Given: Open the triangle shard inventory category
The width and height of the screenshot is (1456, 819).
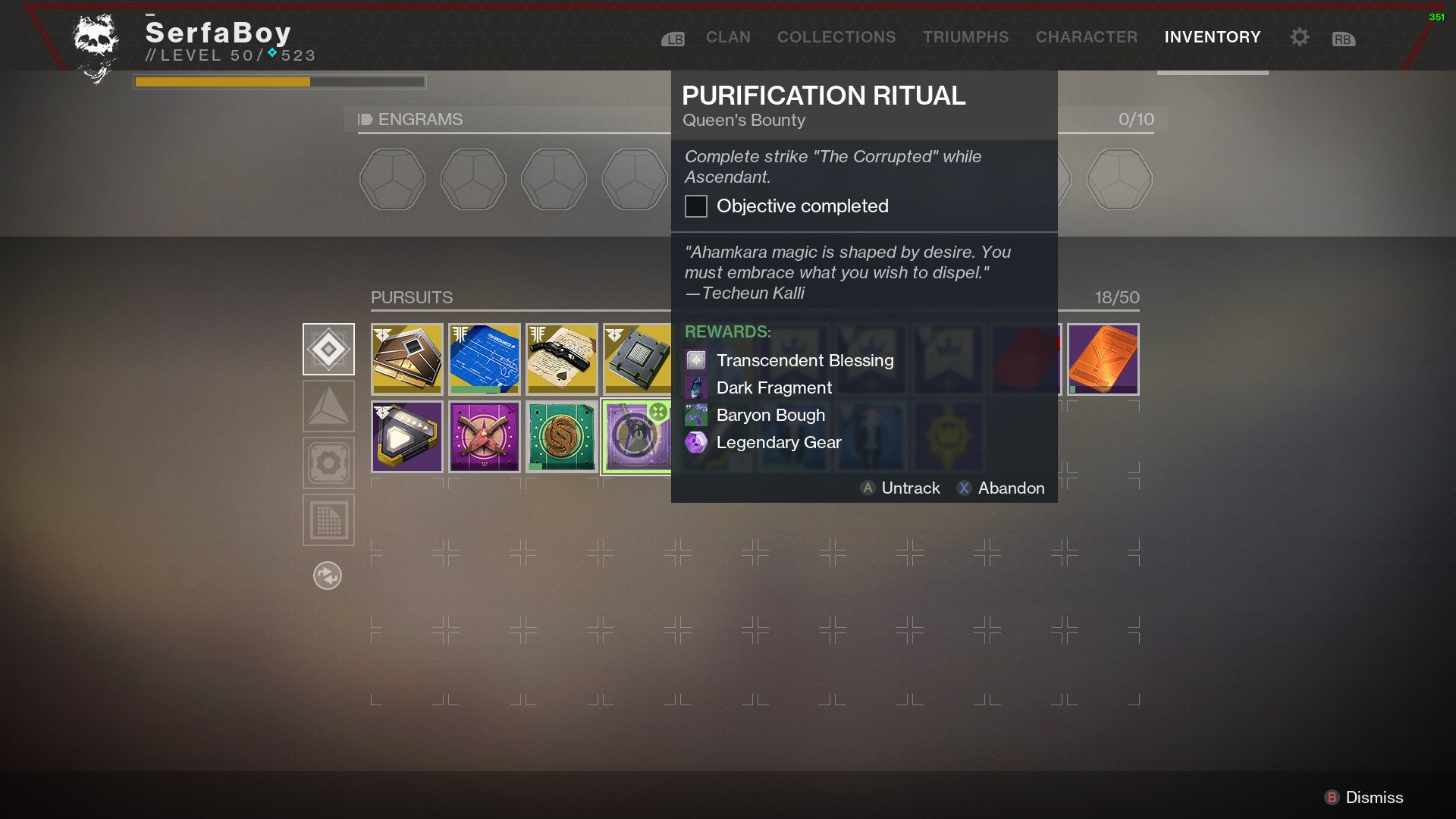Looking at the screenshot, I should pos(328,406).
